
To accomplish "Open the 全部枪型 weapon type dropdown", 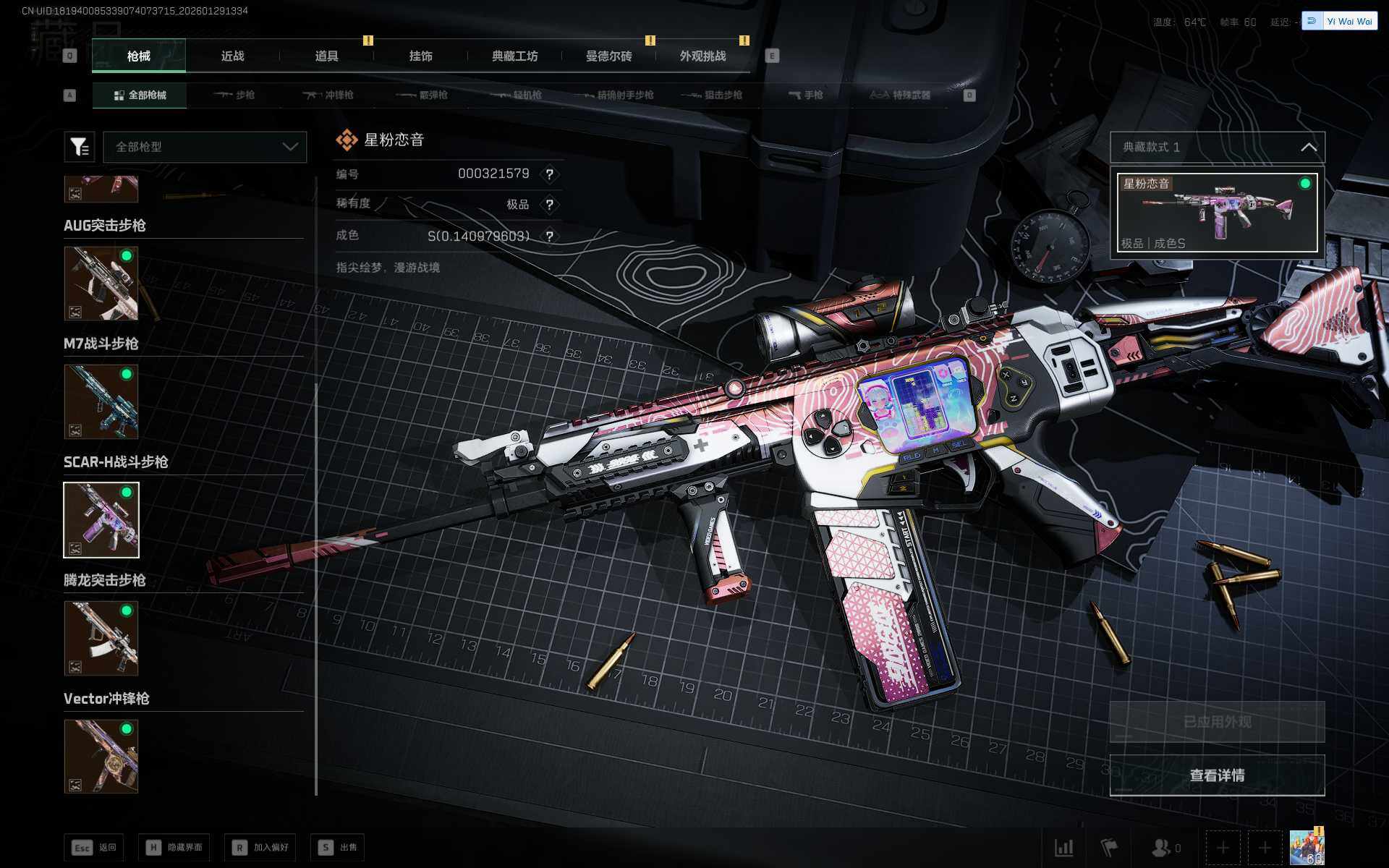I will point(205,147).
